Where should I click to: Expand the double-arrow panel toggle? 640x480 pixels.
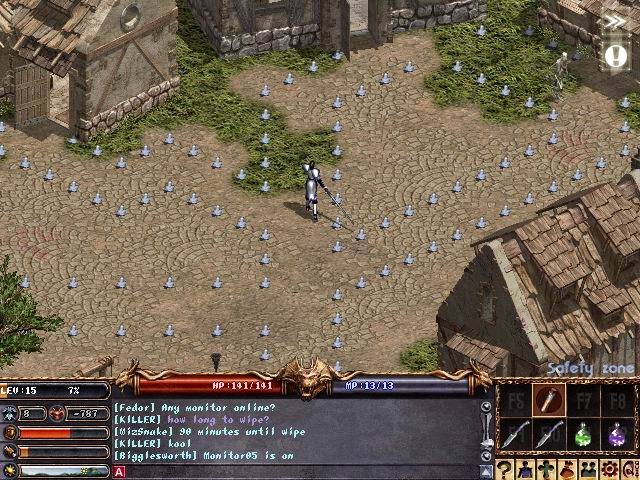tap(616, 21)
